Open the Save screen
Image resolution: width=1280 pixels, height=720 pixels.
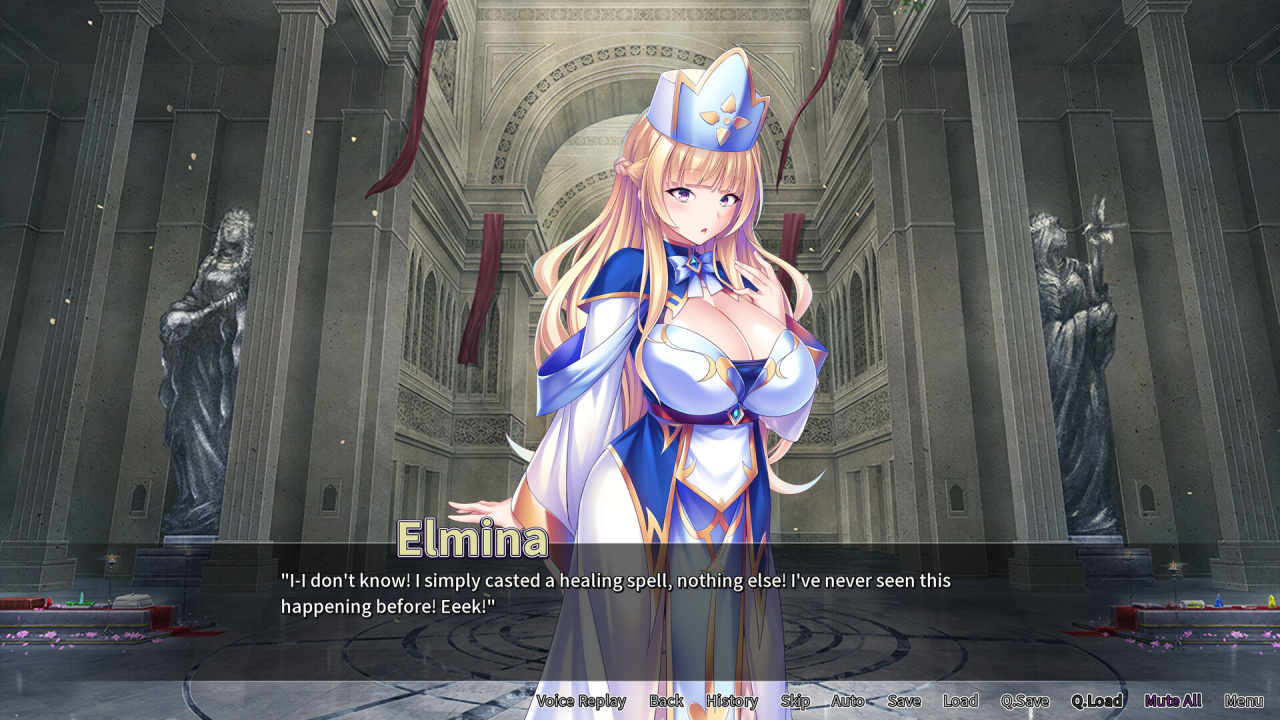click(904, 701)
